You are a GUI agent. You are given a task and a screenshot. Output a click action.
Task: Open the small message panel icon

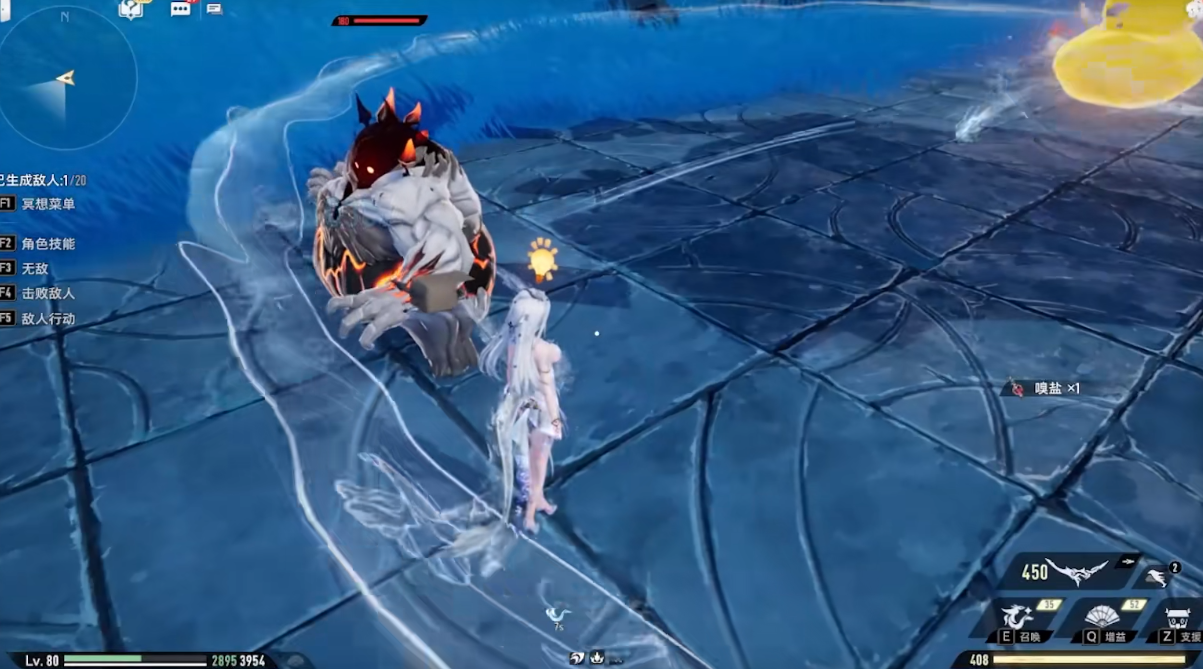pyautogui.click(x=214, y=9)
